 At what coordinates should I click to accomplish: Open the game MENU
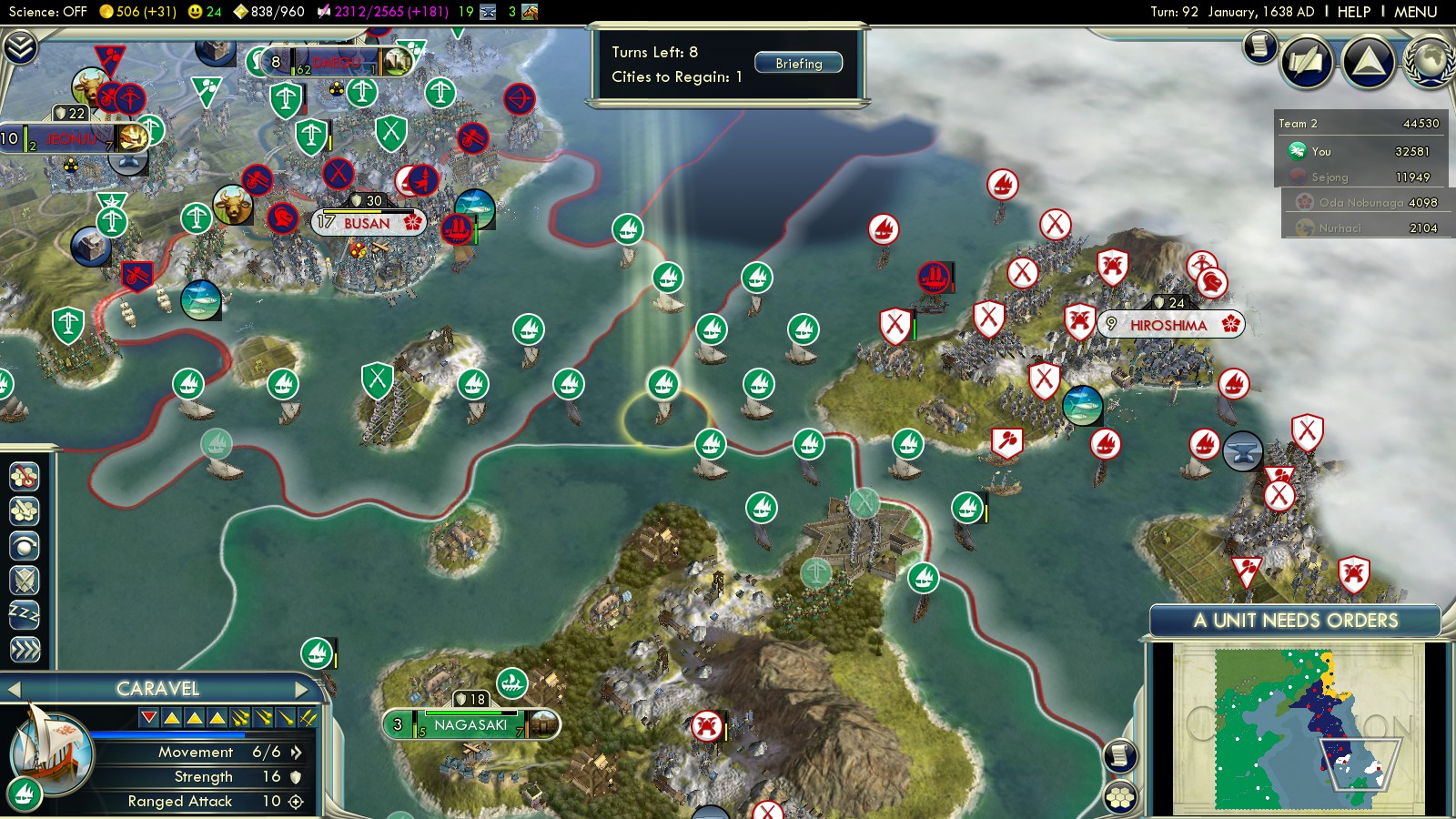pos(1415,12)
